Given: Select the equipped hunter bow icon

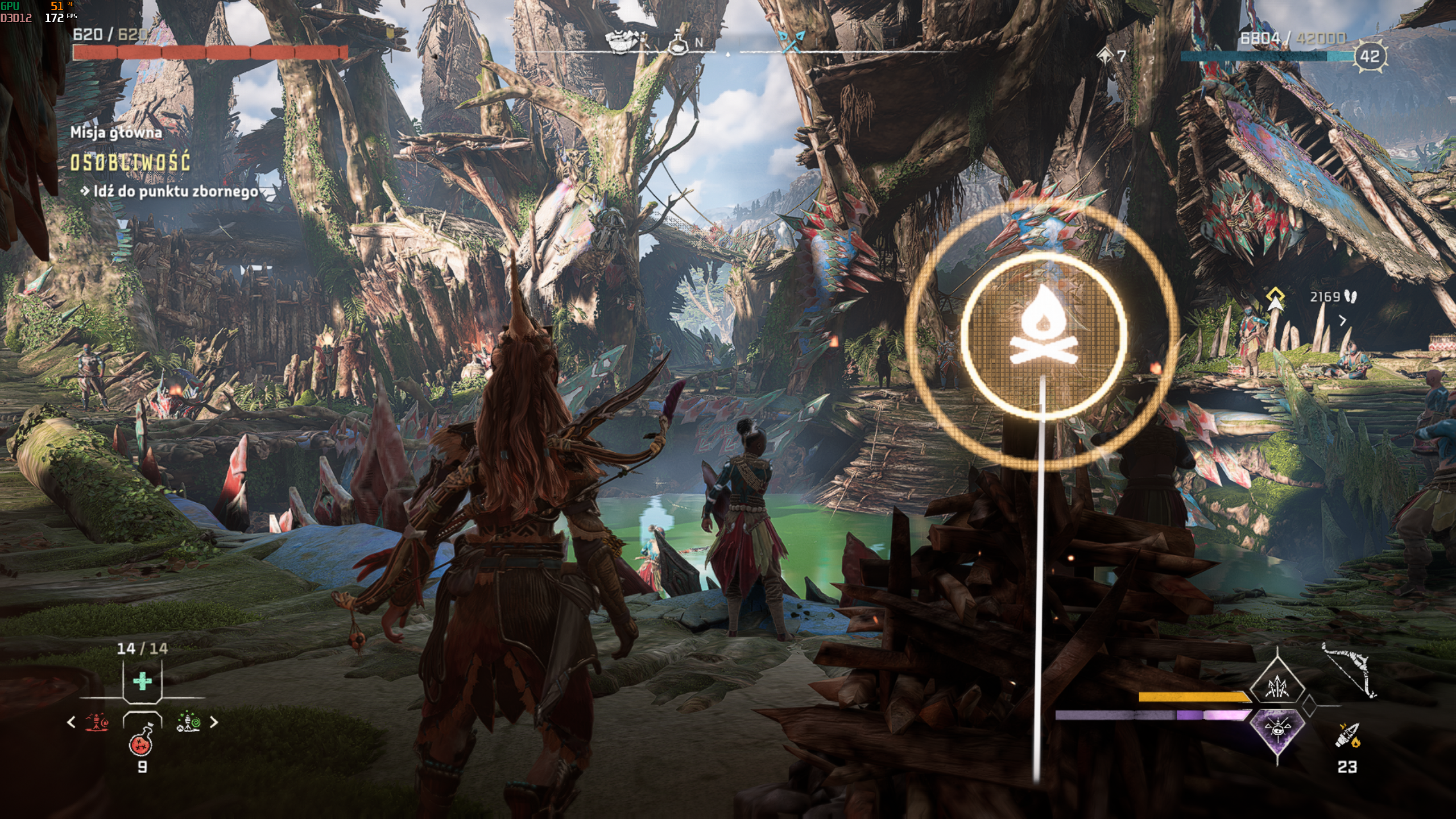Looking at the screenshot, I should click(1348, 671).
